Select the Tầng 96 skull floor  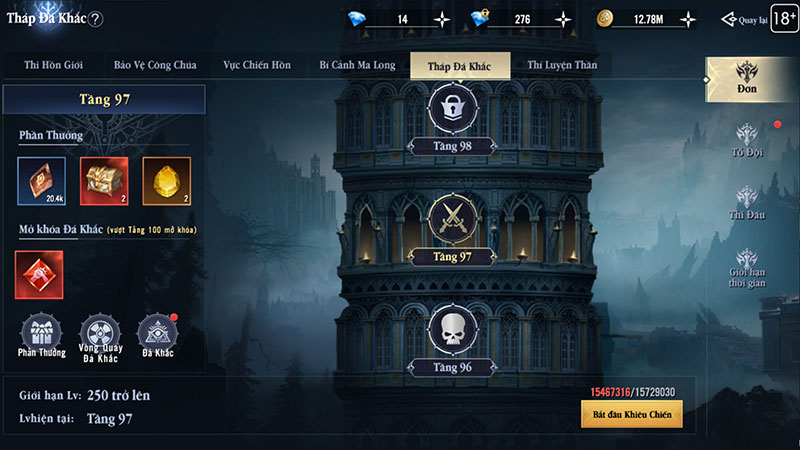451,333
